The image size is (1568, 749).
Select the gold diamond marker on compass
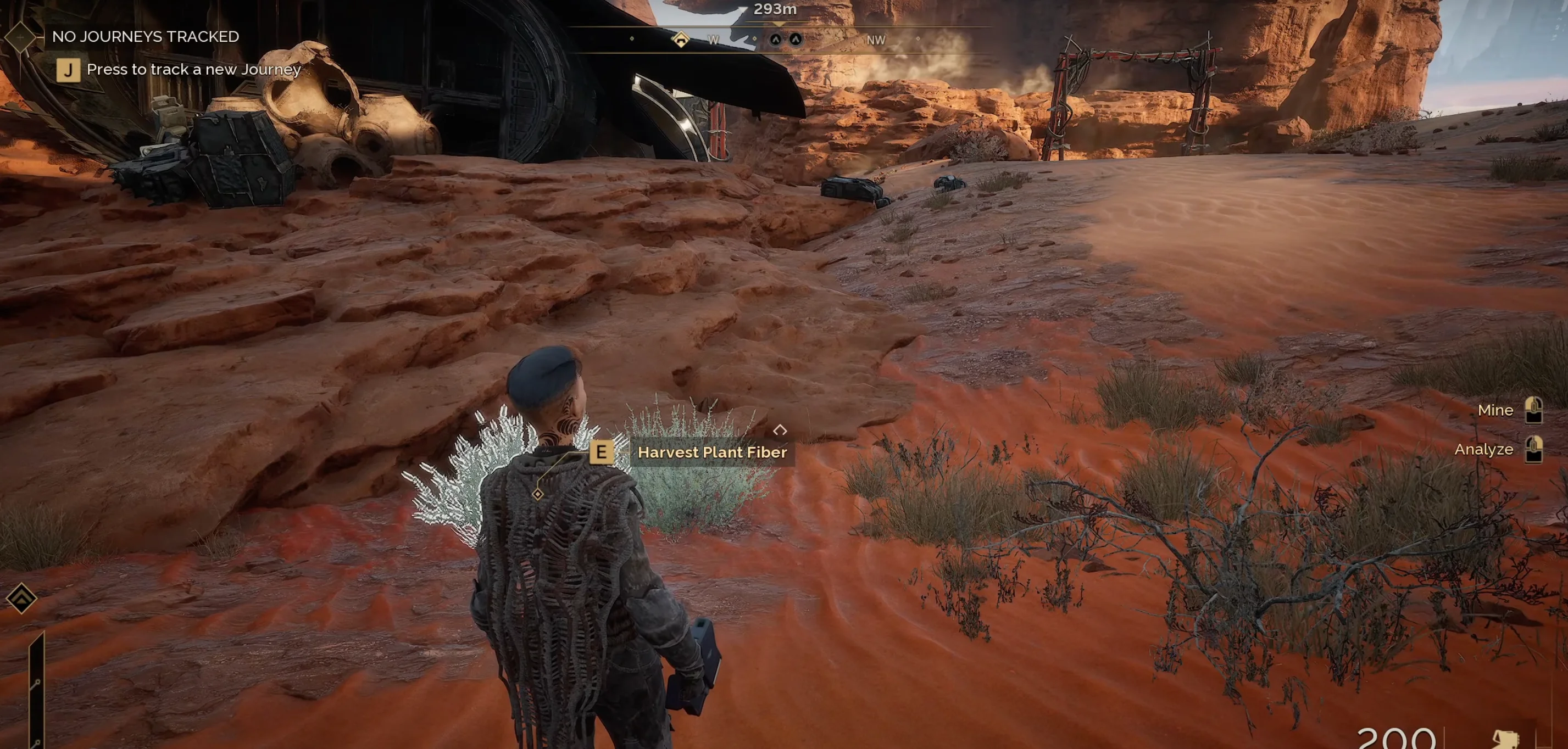tap(681, 40)
